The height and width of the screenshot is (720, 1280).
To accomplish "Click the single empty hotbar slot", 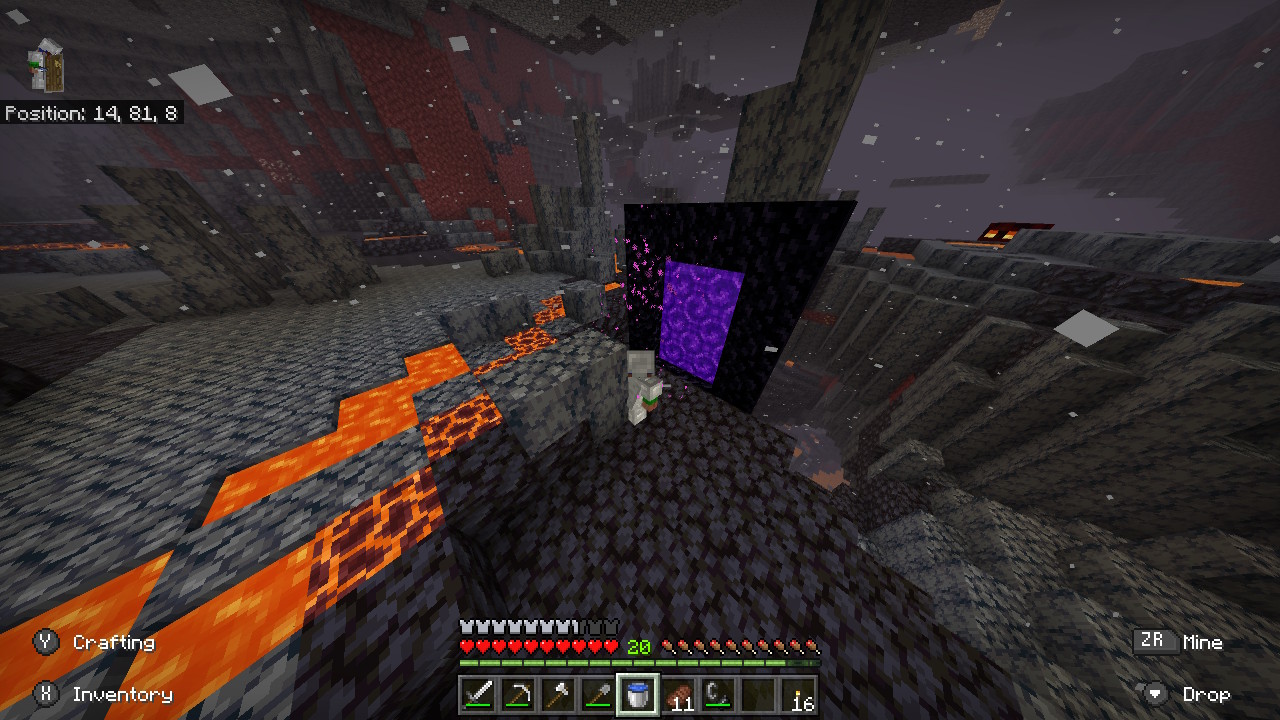I will point(758,695).
